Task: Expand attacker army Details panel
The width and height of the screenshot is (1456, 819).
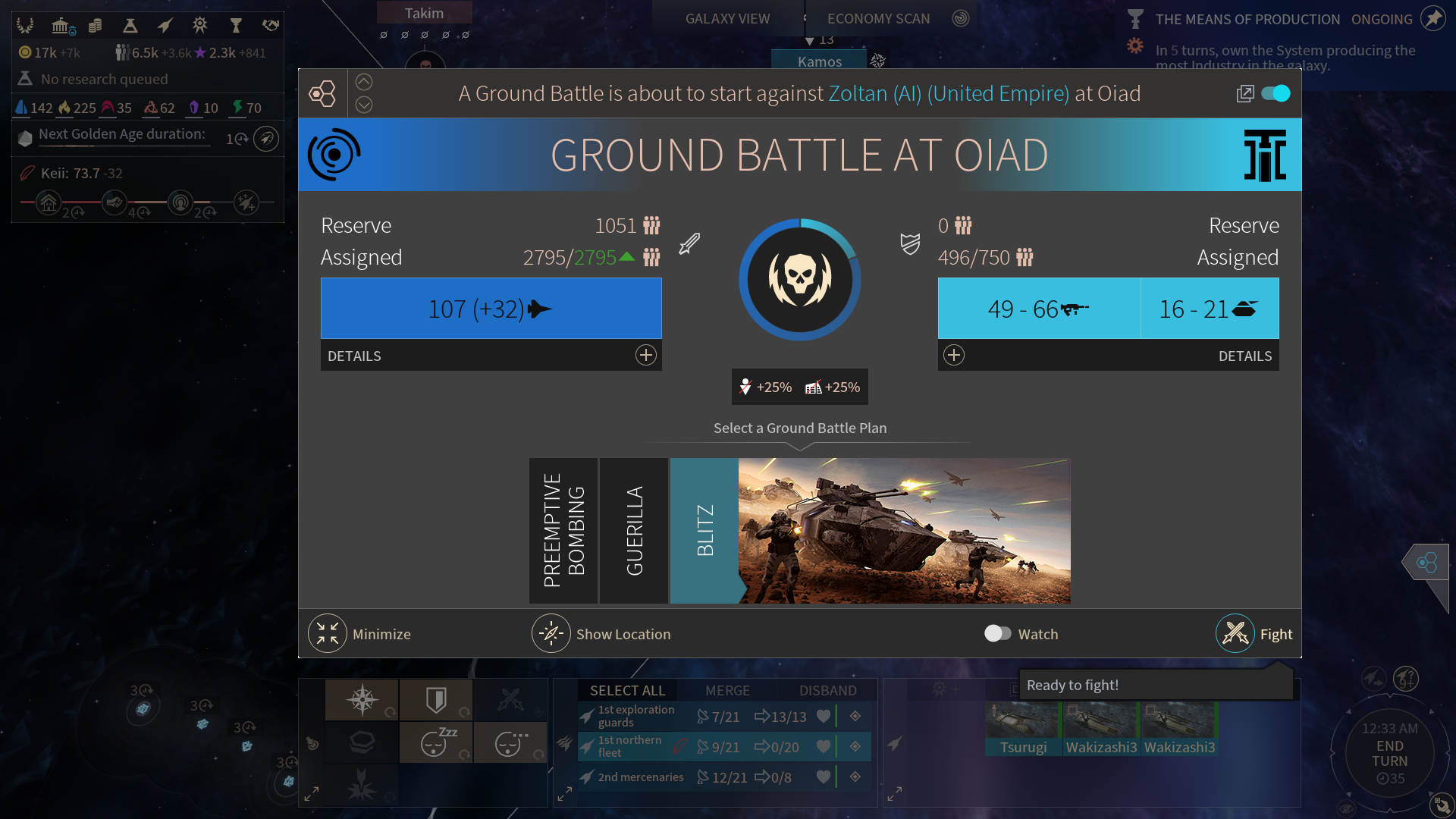Action: 645,355
